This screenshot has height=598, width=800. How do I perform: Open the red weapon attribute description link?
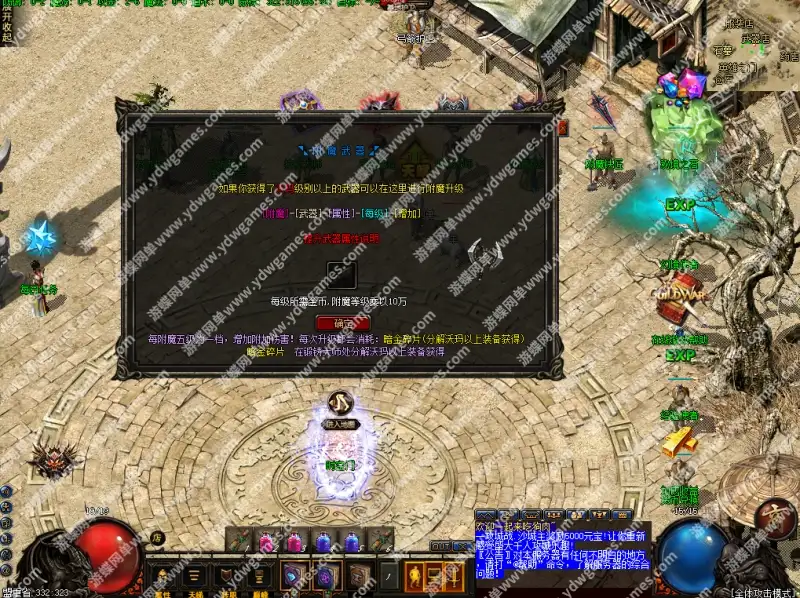(x=341, y=238)
